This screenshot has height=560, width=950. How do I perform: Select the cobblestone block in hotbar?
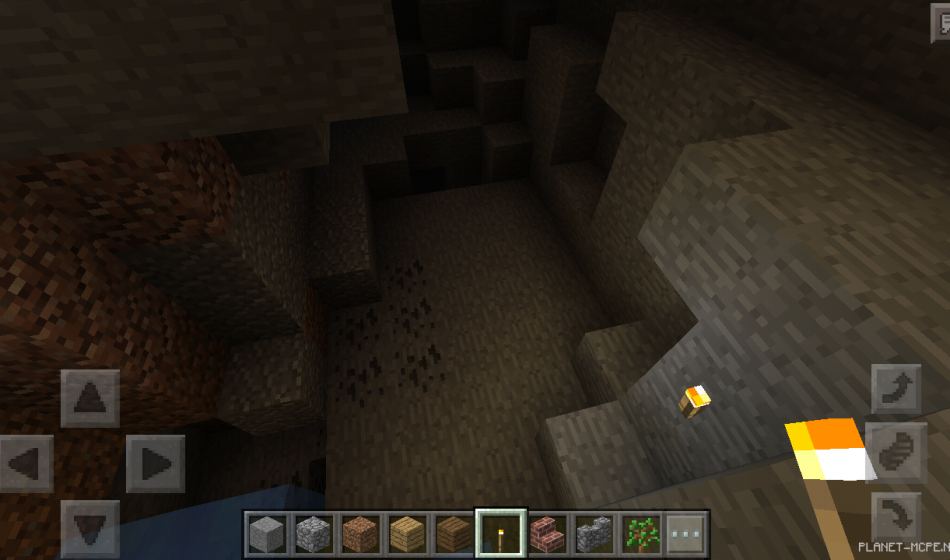(x=313, y=533)
